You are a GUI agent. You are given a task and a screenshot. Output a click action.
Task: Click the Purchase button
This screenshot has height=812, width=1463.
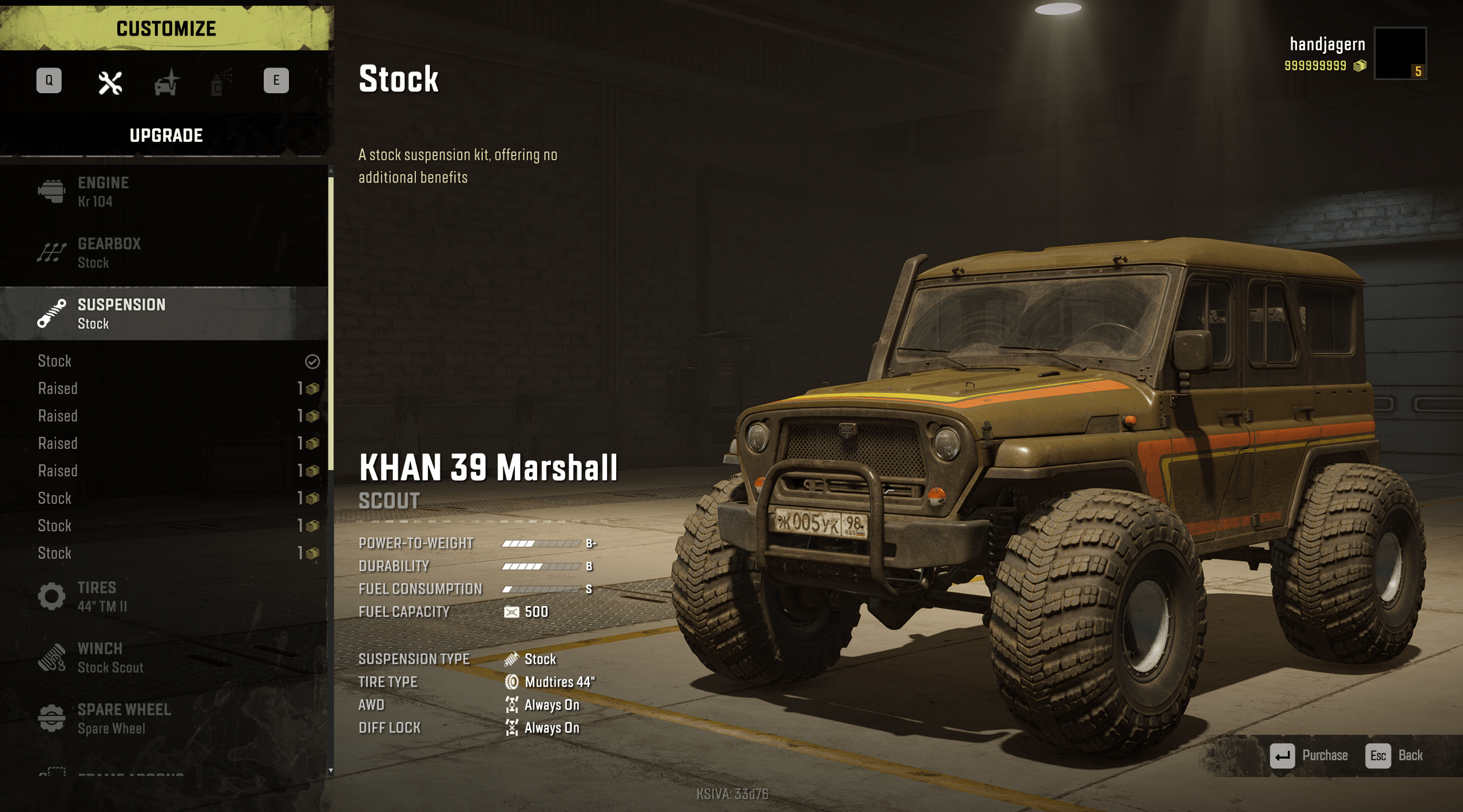coord(1309,755)
